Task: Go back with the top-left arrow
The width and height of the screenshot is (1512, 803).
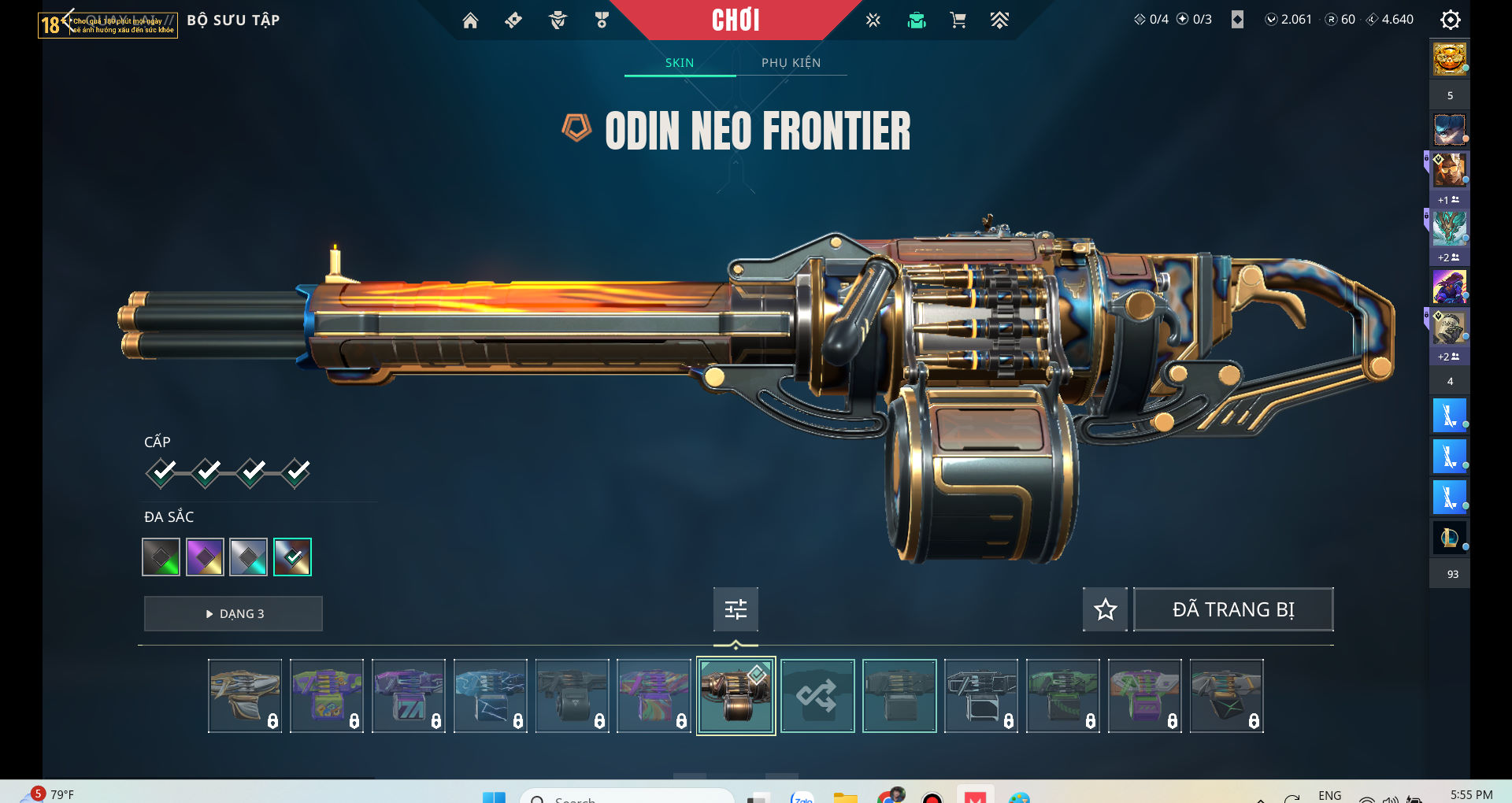Action: 68,20
